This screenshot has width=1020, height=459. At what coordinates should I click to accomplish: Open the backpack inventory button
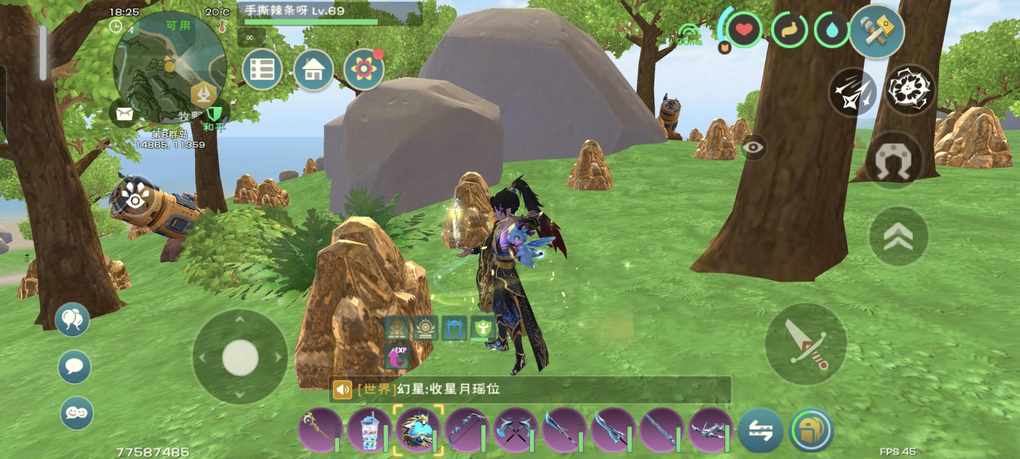(811, 431)
